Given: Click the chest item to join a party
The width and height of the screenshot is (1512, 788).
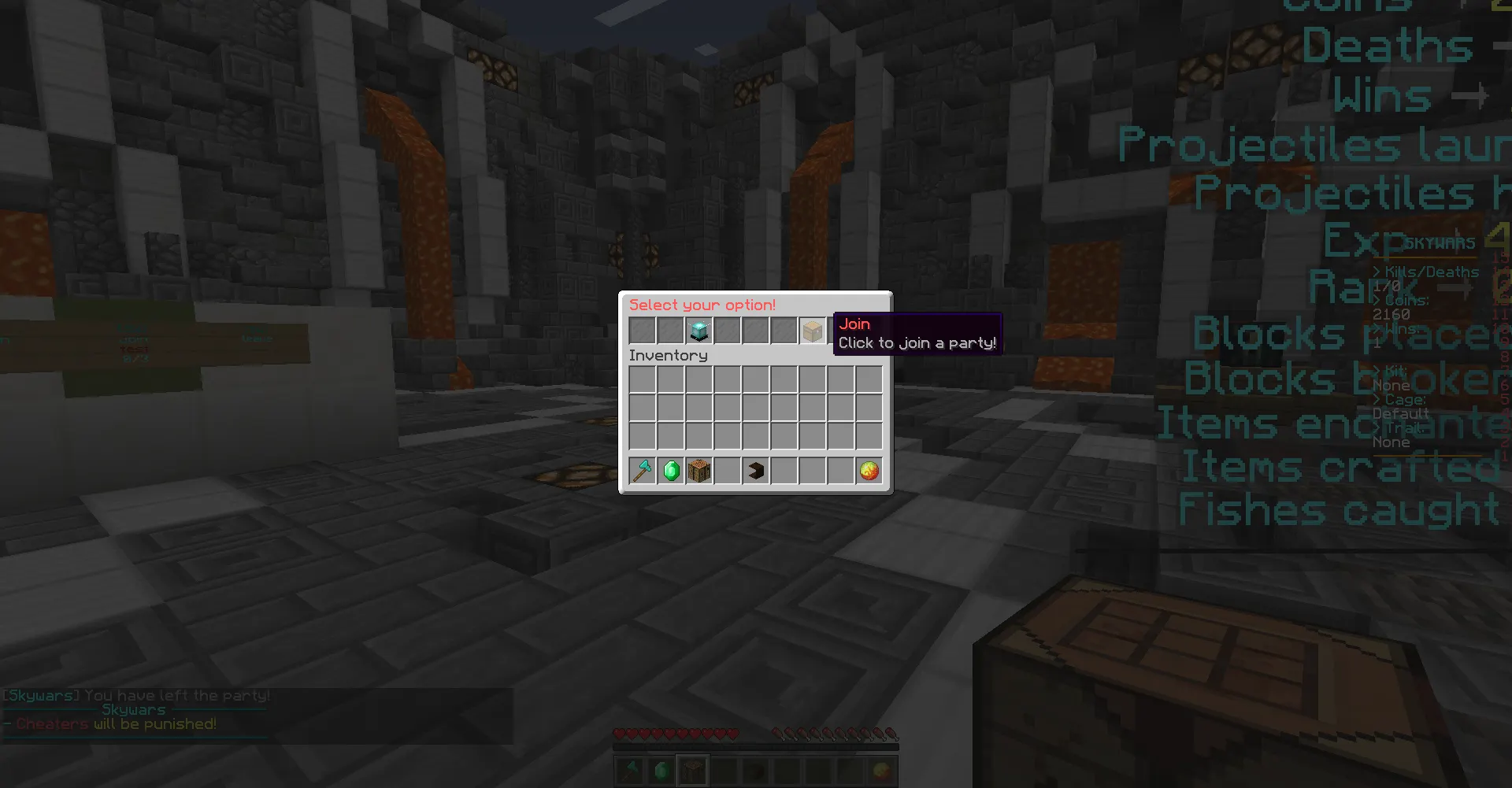Looking at the screenshot, I should point(813,330).
